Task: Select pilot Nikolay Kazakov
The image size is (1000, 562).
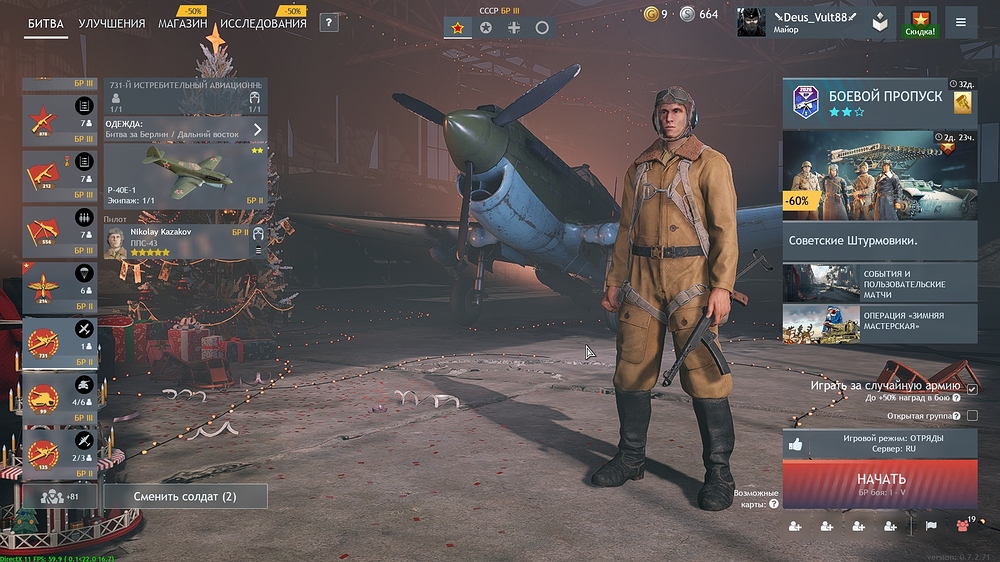Action: 185,241
